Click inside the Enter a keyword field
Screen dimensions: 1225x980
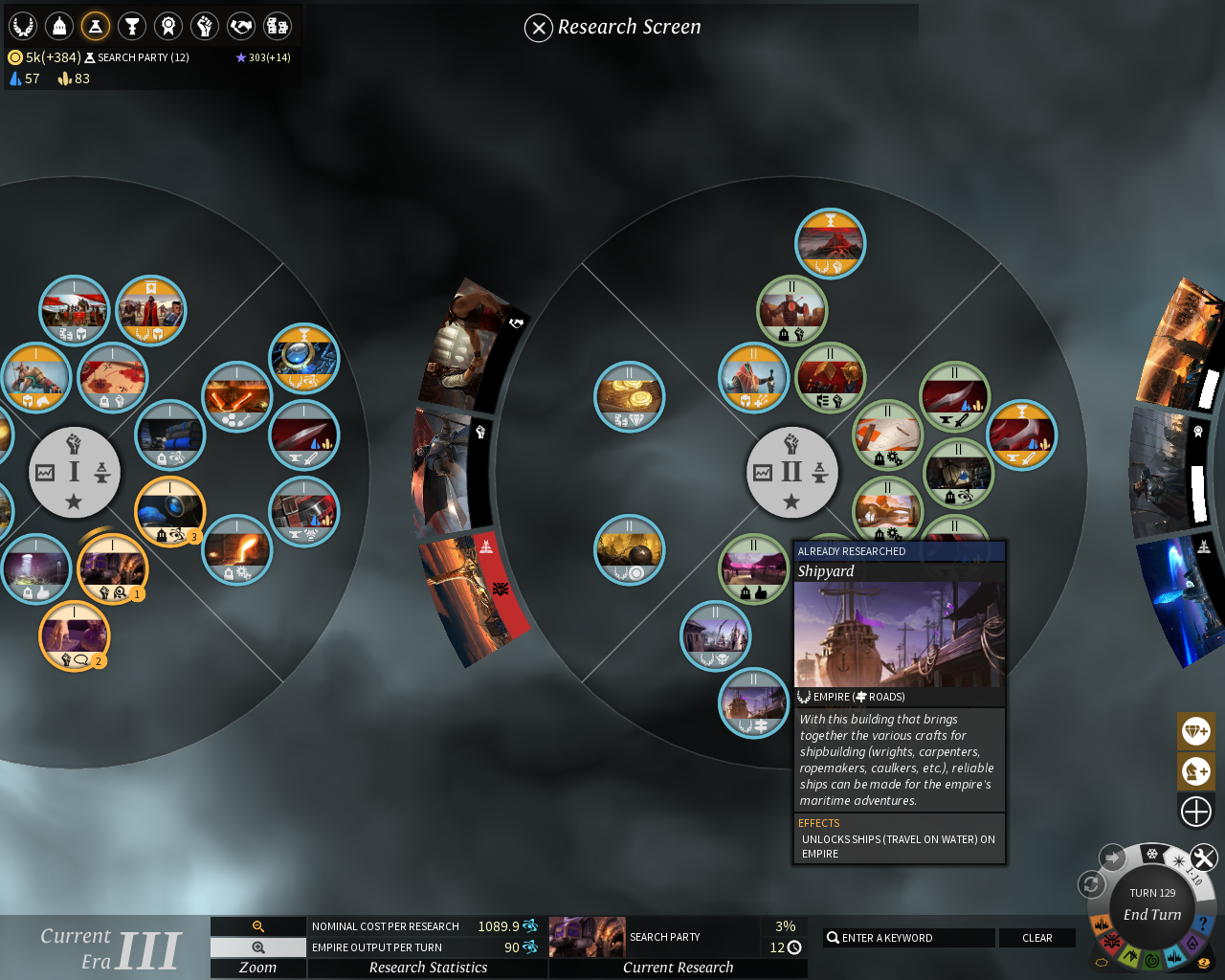pyautogui.click(x=907, y=937)
